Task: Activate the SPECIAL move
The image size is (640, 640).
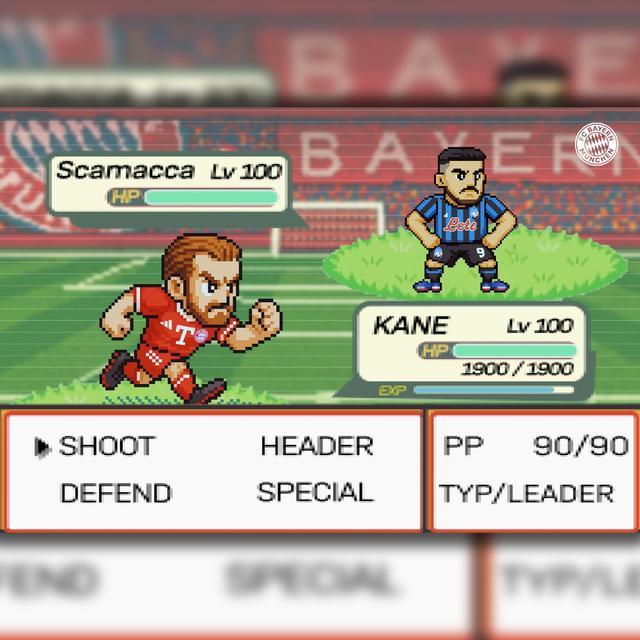Action: pos(315,492)
